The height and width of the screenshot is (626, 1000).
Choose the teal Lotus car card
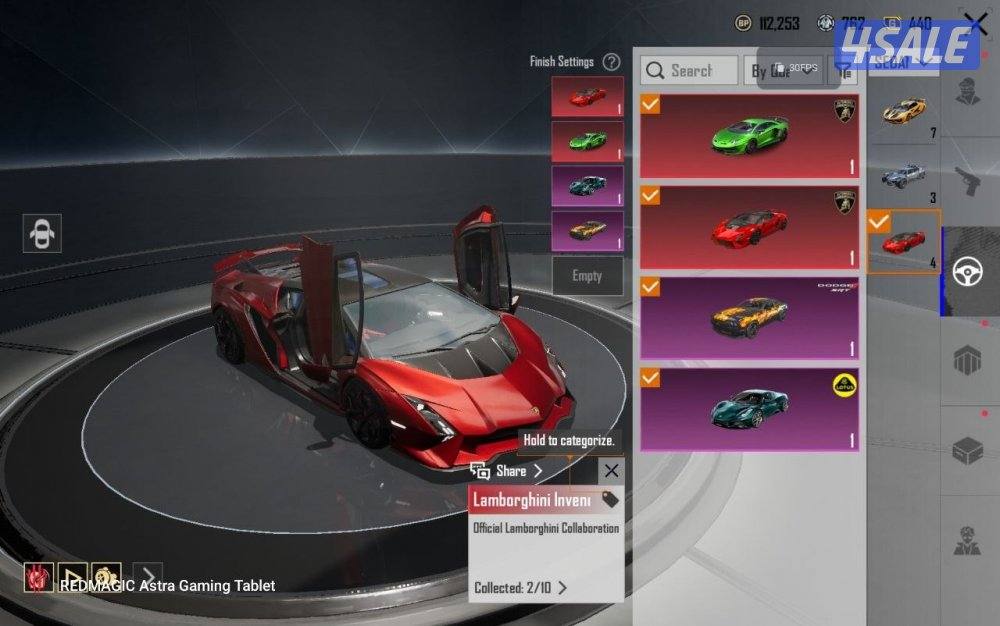[749, 408]
